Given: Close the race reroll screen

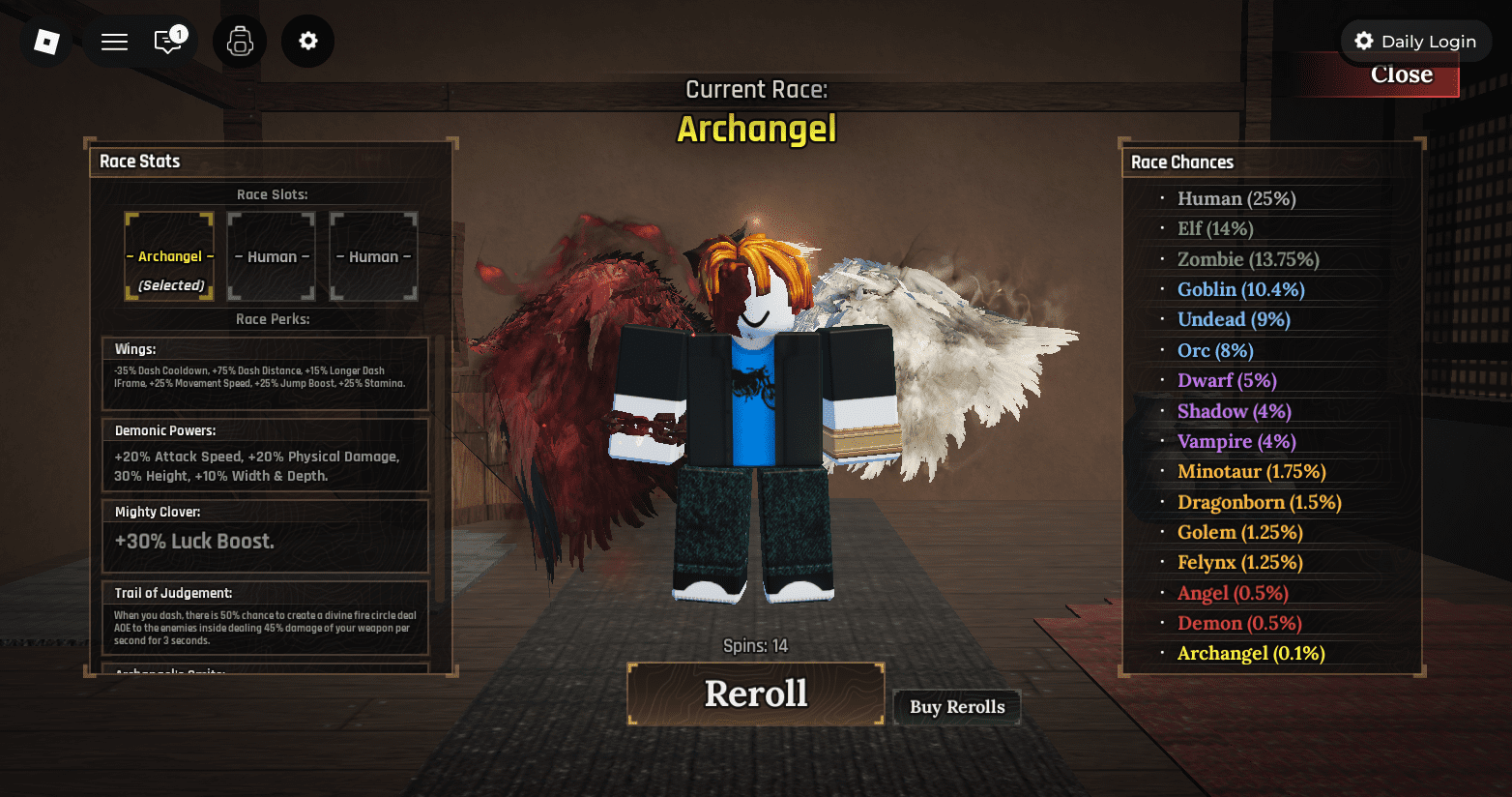Looking at the screenshot, I should point(1402,74).
